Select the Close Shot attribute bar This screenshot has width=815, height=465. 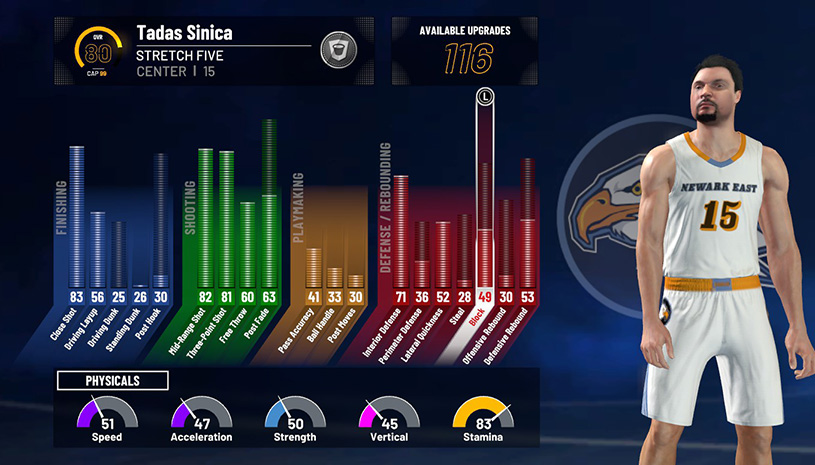pos(76,220)
